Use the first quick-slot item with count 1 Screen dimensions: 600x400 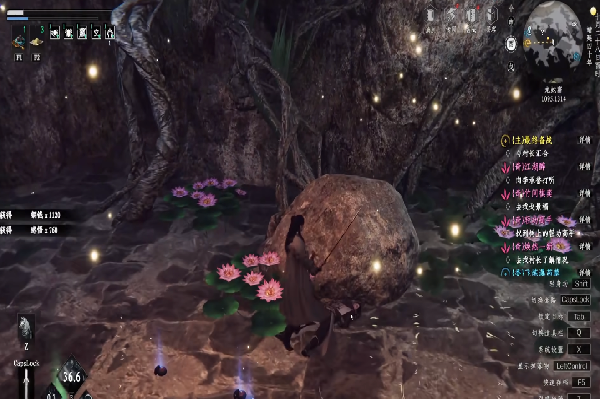pyautogui.click(x=19, y=41)
